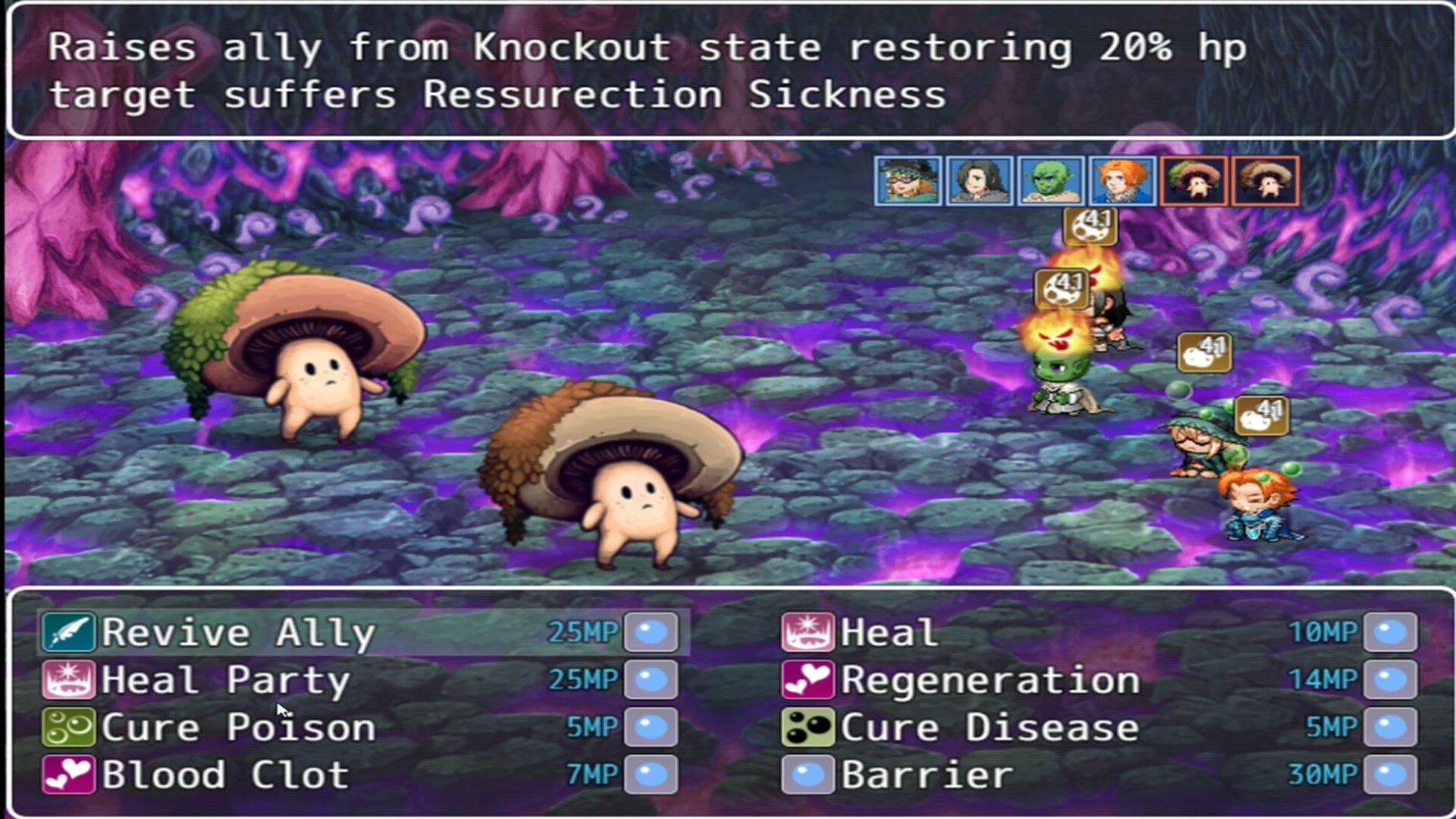Click the Ressurection Sickness description box

point(728,72)
